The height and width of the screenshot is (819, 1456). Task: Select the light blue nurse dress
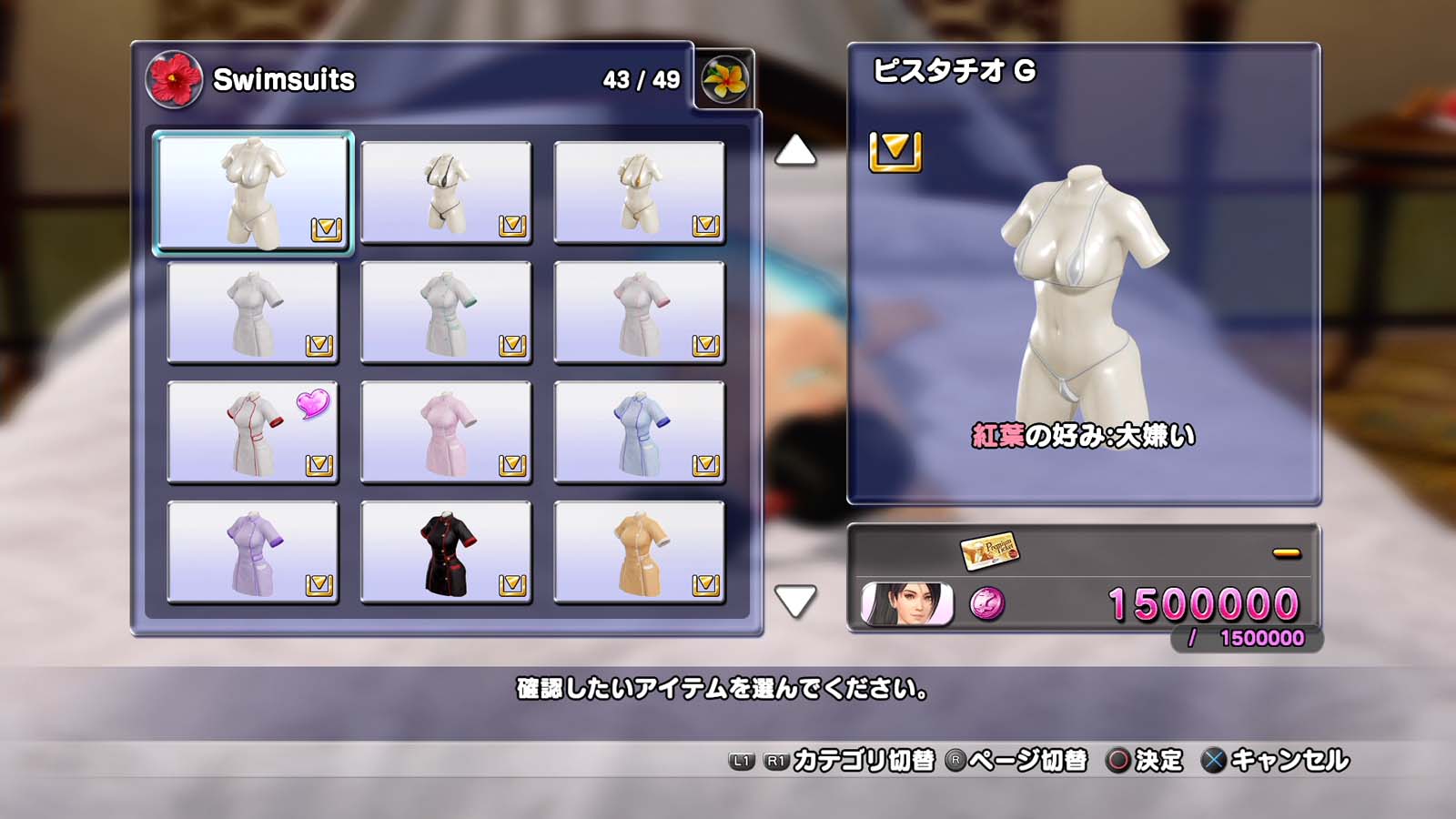[639, 432]
